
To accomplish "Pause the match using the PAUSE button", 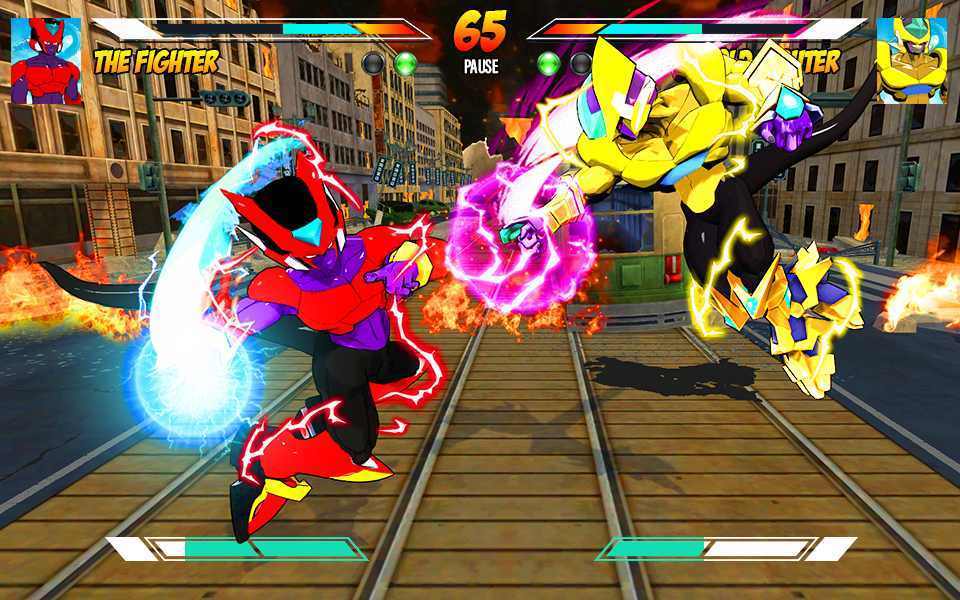I will click(x=480, y=67).
